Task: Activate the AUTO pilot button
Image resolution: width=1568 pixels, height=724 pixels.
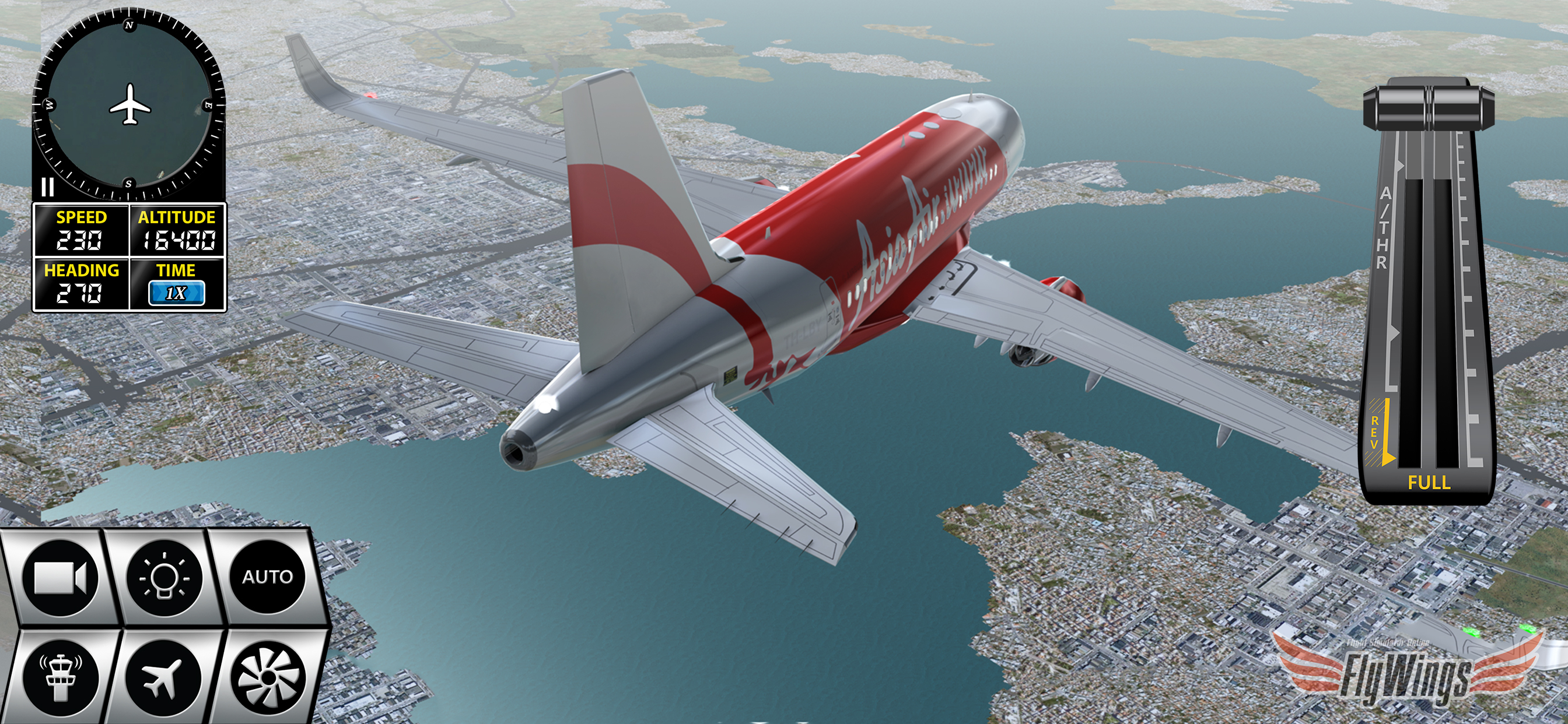Action: coord(268,577)
